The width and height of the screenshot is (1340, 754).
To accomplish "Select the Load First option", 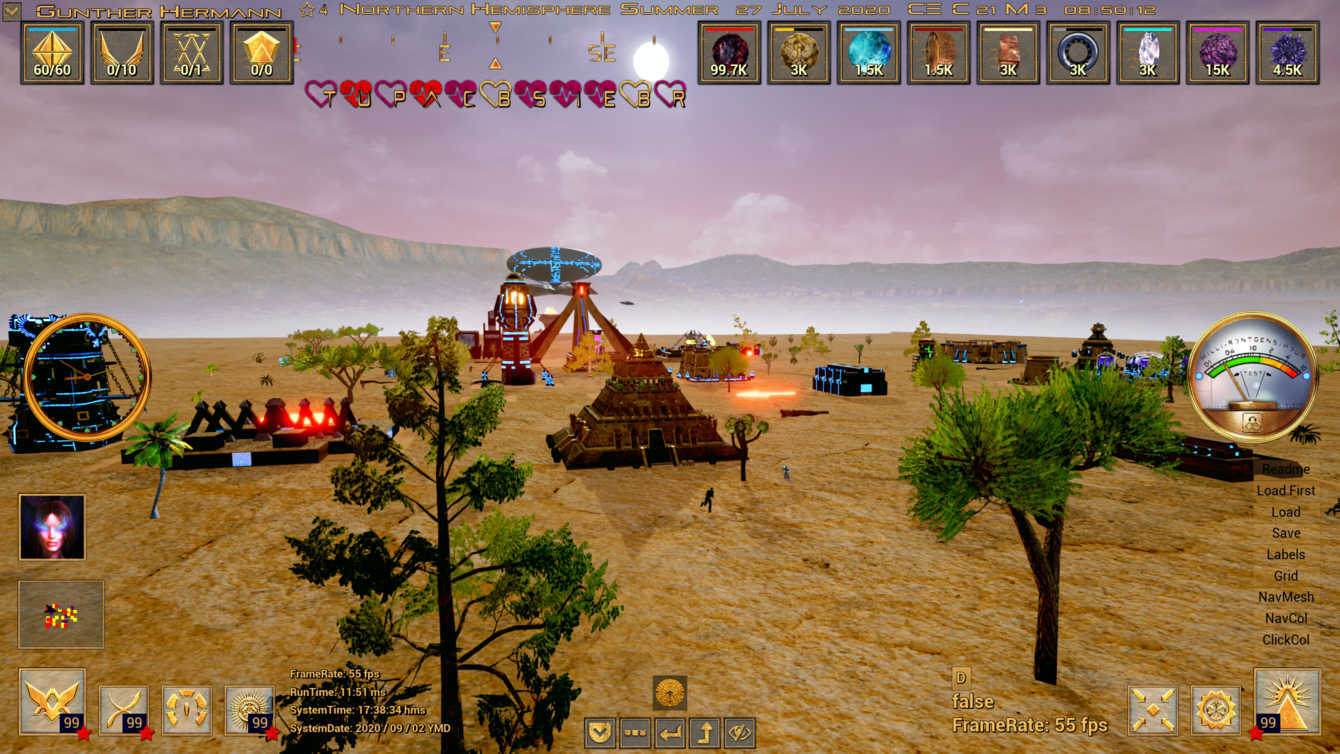I will click(1285, 491).
